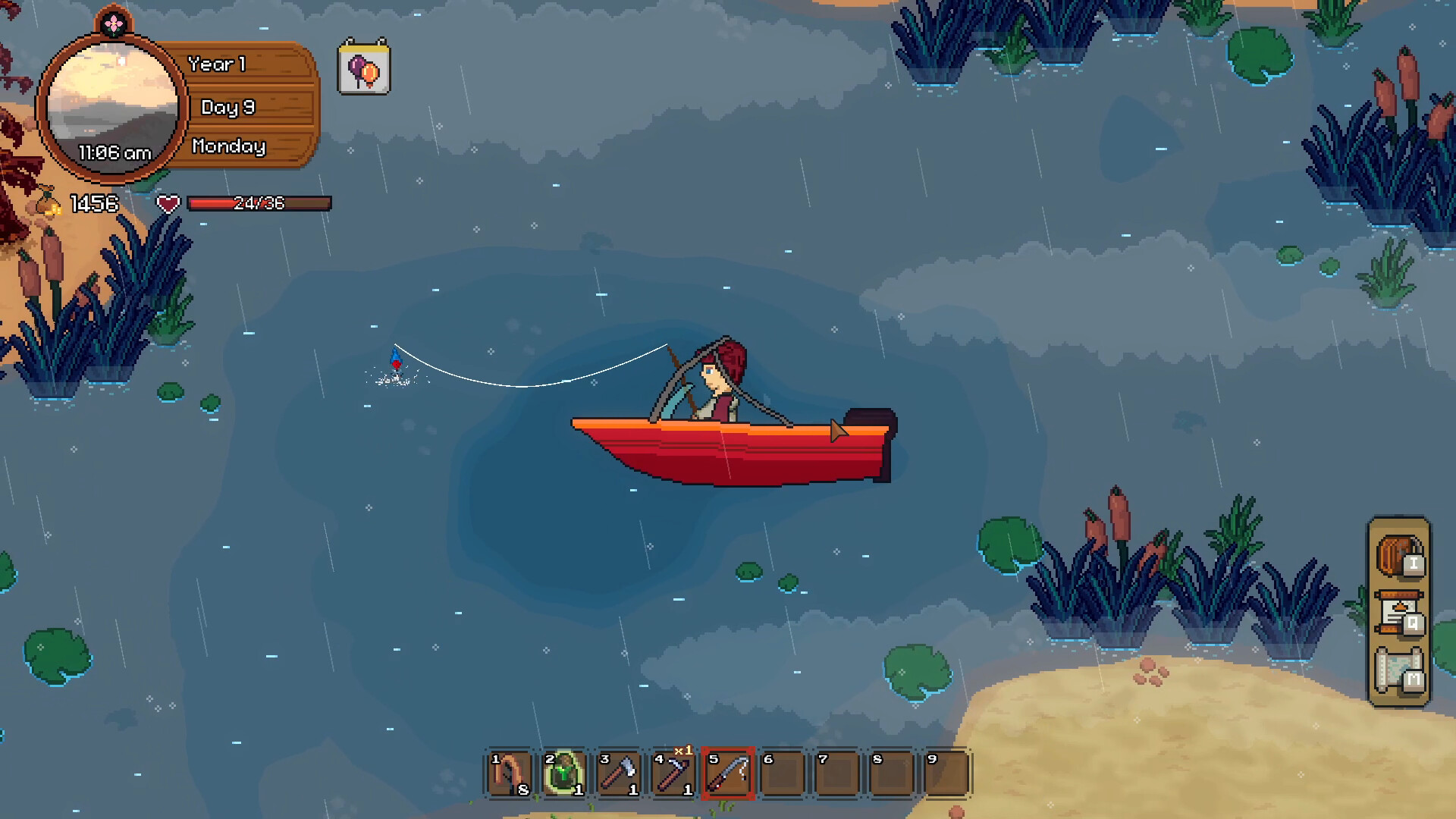Equip the axe from the hotbar
The height and width of the screenshot is (819, 1456).
[x=619, y=773]
